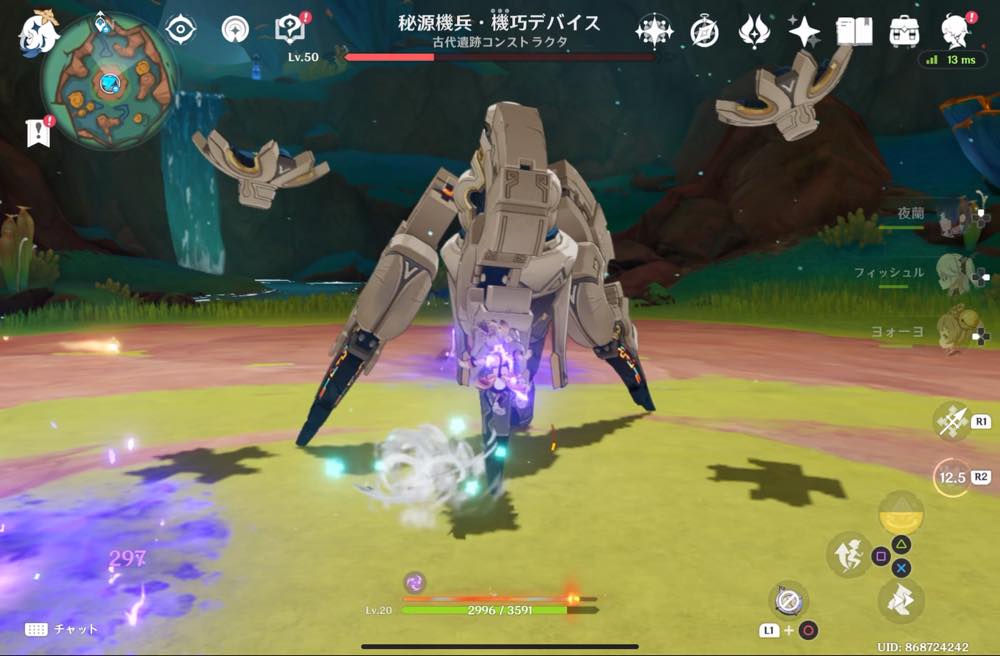
Task: Tap the jump button with leaping figure
Action: tap(847, 554)
